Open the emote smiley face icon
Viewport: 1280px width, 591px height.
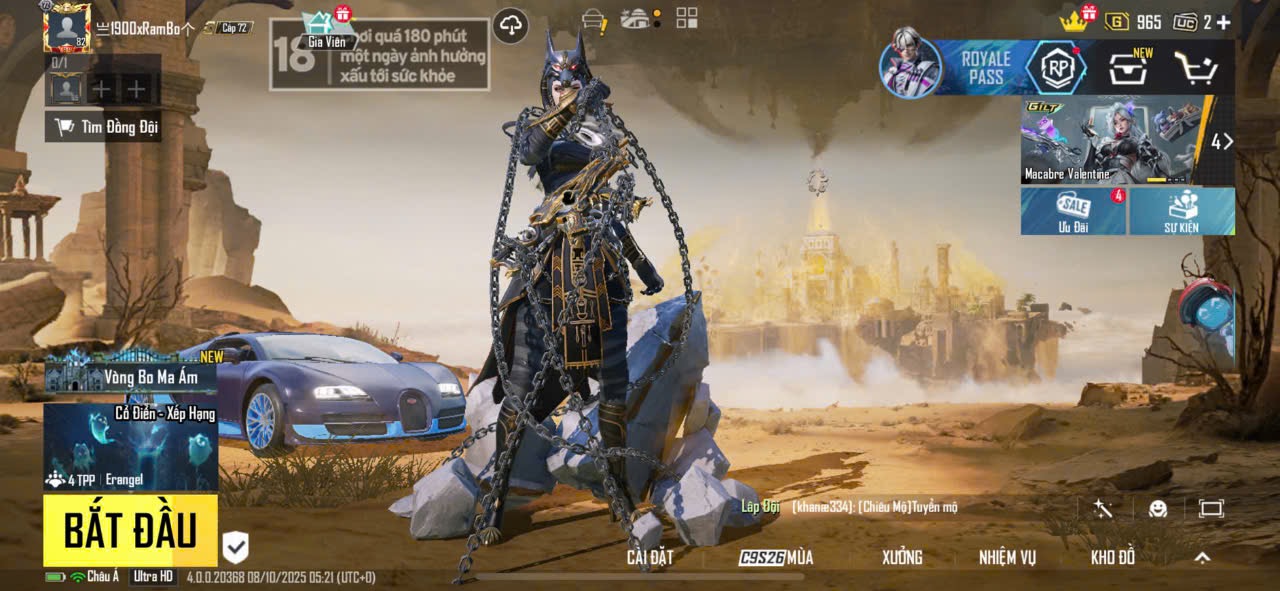[x=1158, y=509]
